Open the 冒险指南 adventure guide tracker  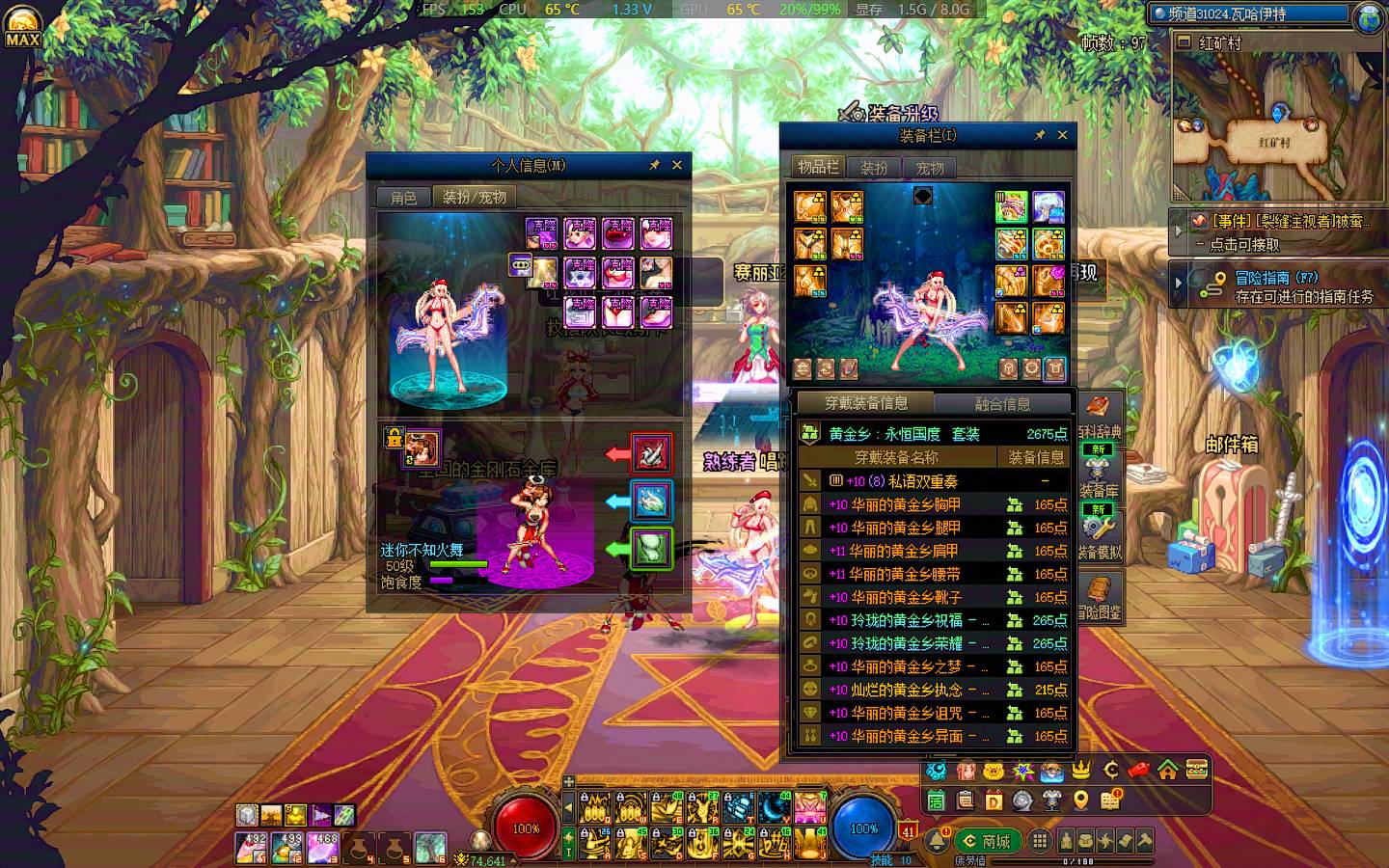pos(1278,286)
